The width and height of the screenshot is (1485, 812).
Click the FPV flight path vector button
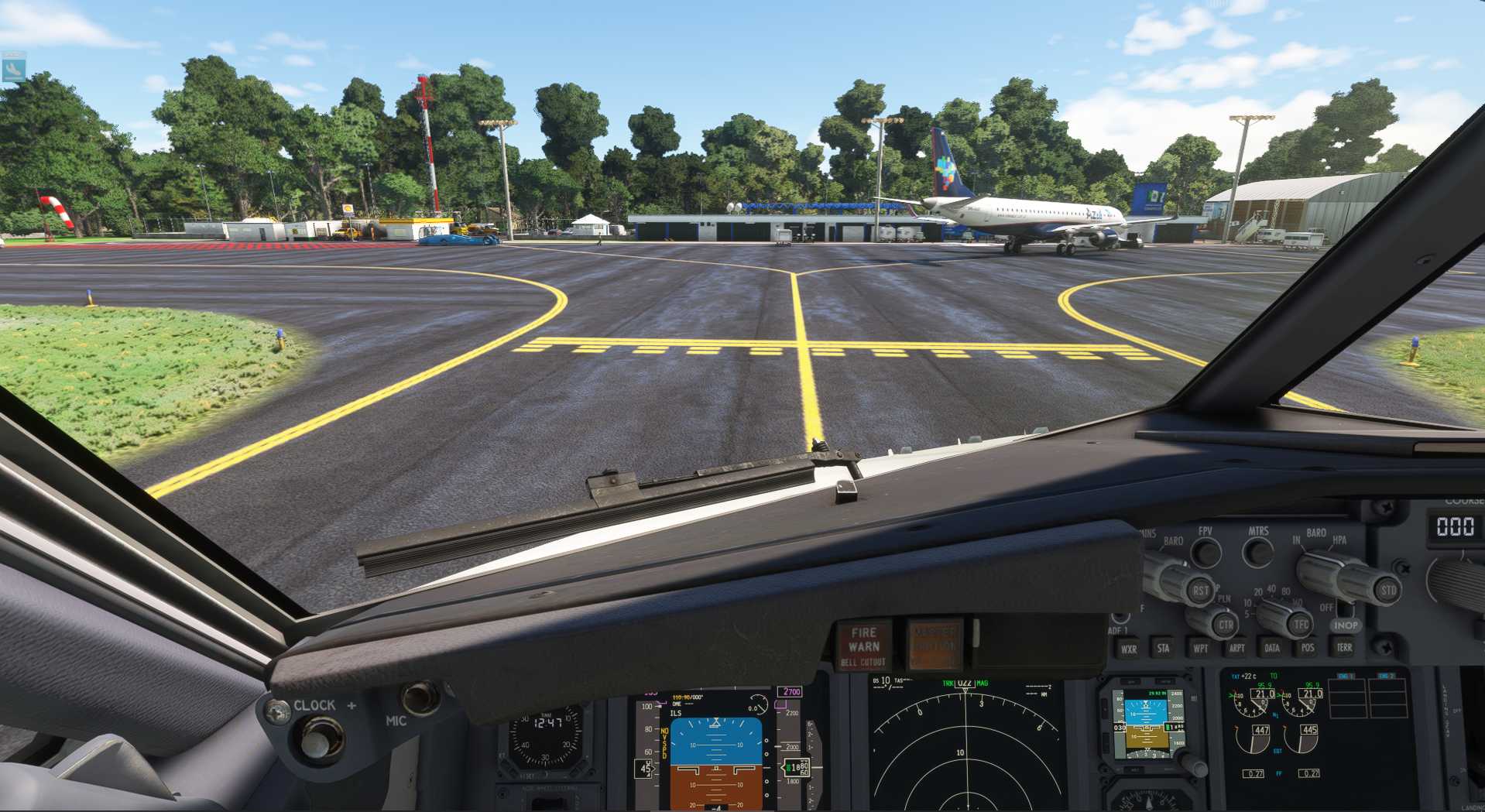[x=1206, y=553]
